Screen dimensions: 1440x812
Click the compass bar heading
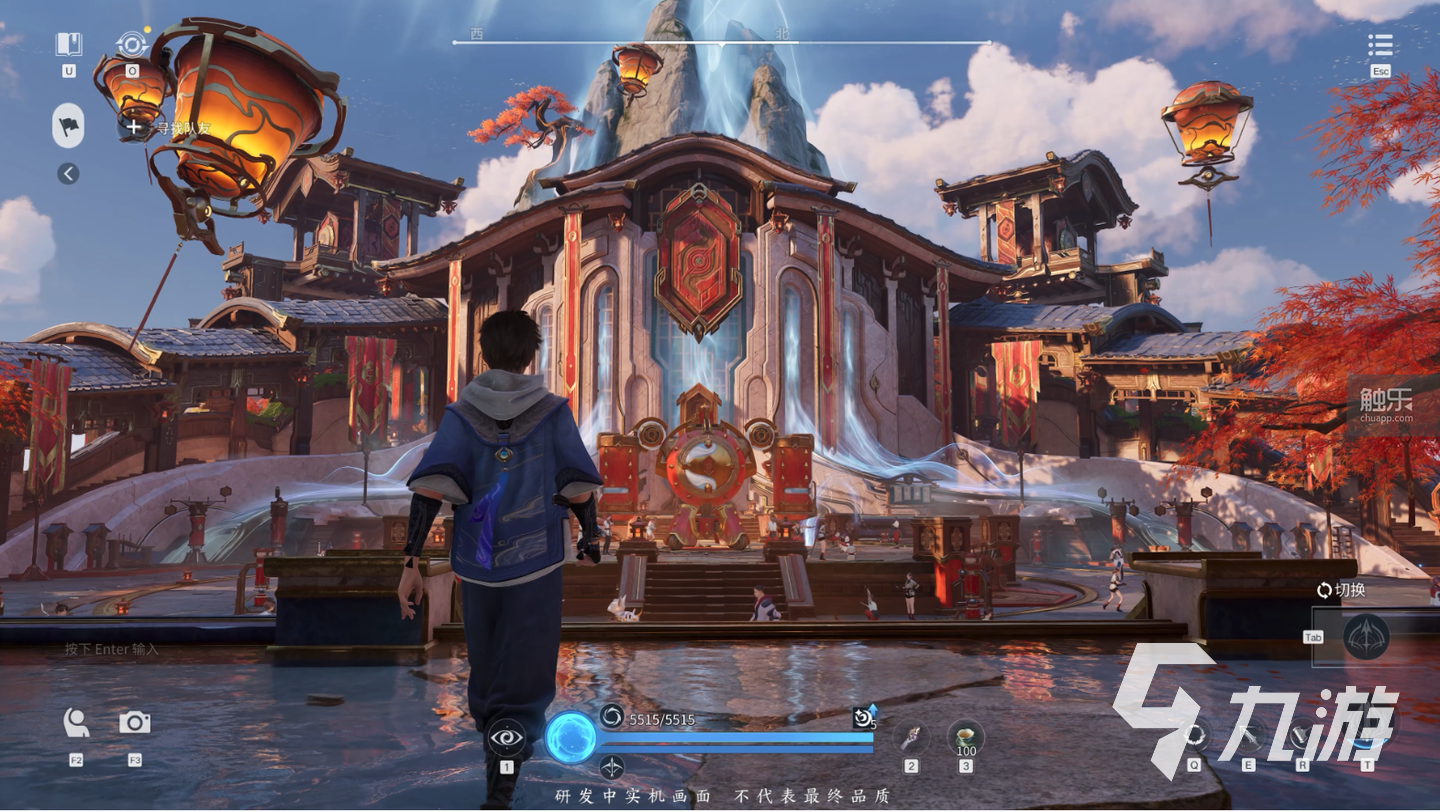(x=722, y=42)
